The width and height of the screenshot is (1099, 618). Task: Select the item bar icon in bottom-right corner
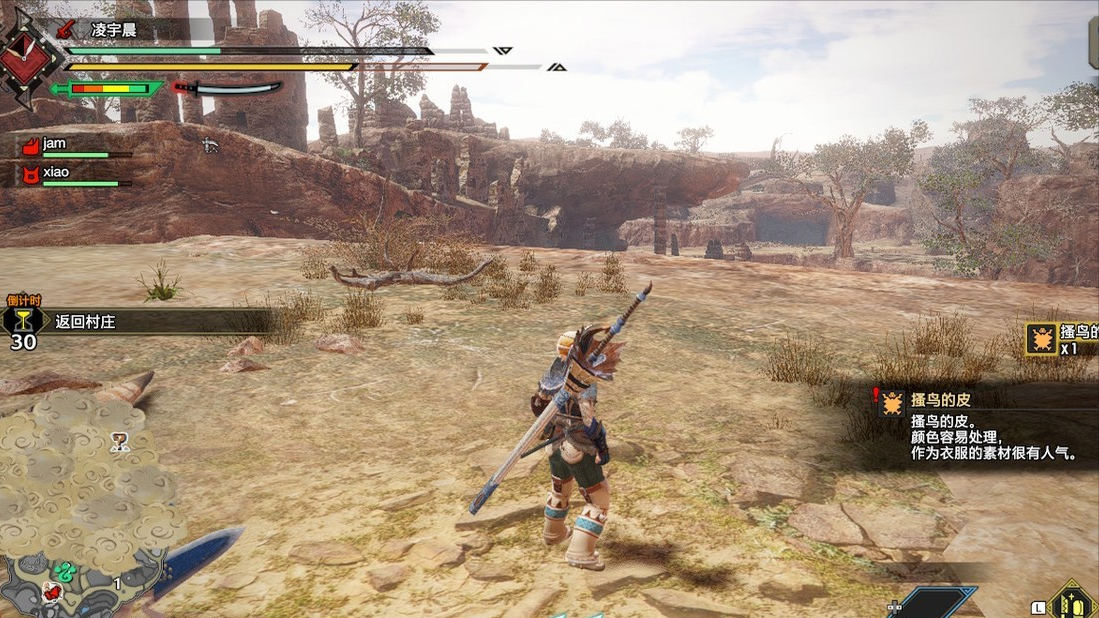point(1072,603)
